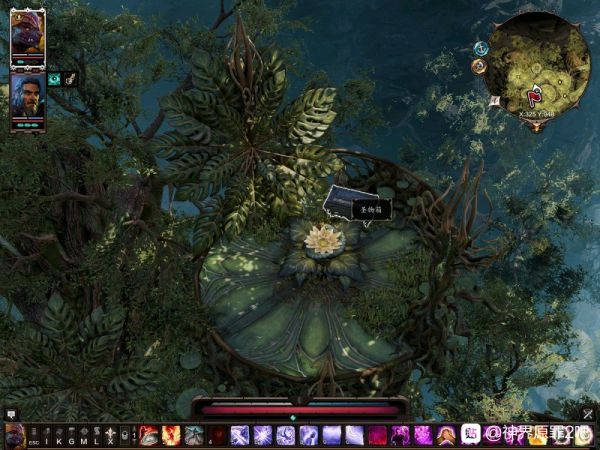Open the chat log speech bubble button

(11, 413)
